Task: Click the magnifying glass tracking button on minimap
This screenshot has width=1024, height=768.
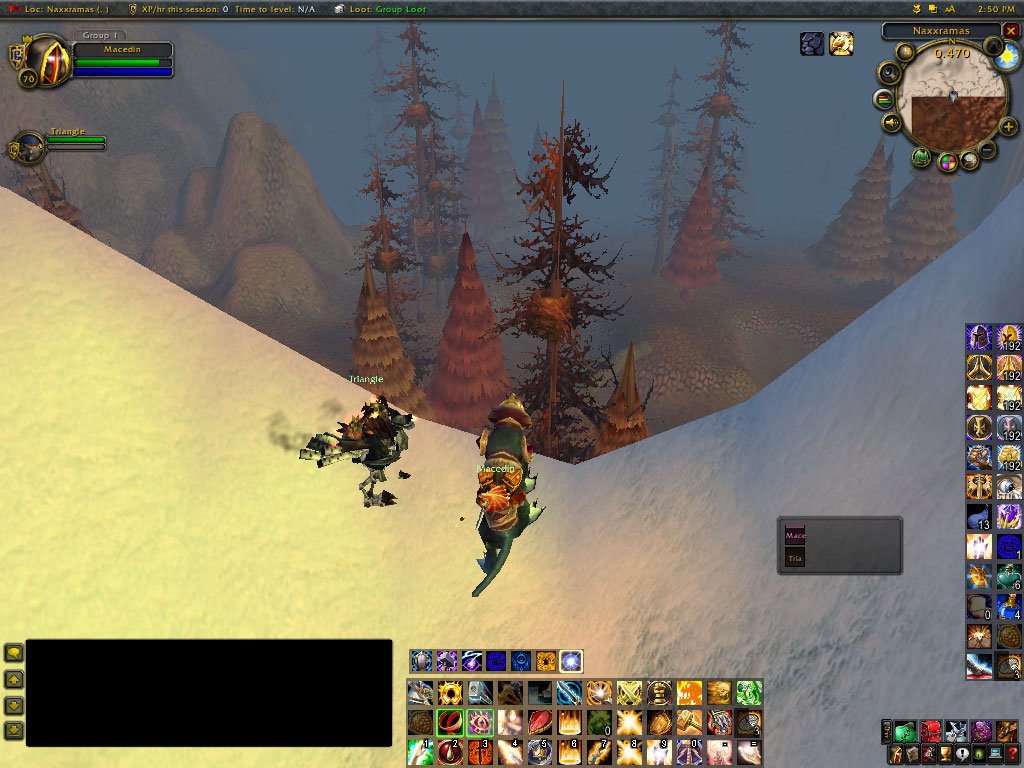Action: pos(888,73)
